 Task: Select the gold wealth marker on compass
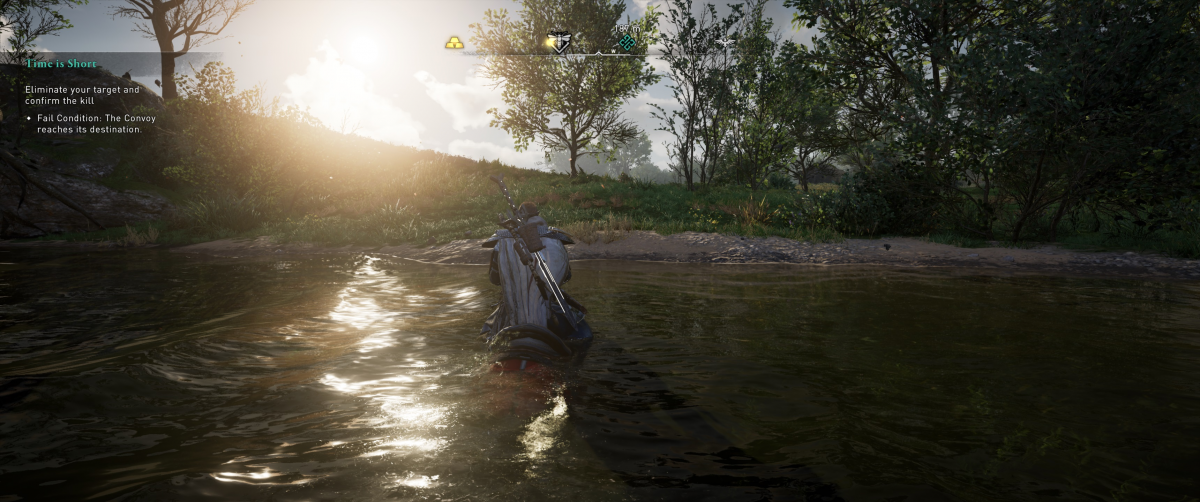coord(455,43)
